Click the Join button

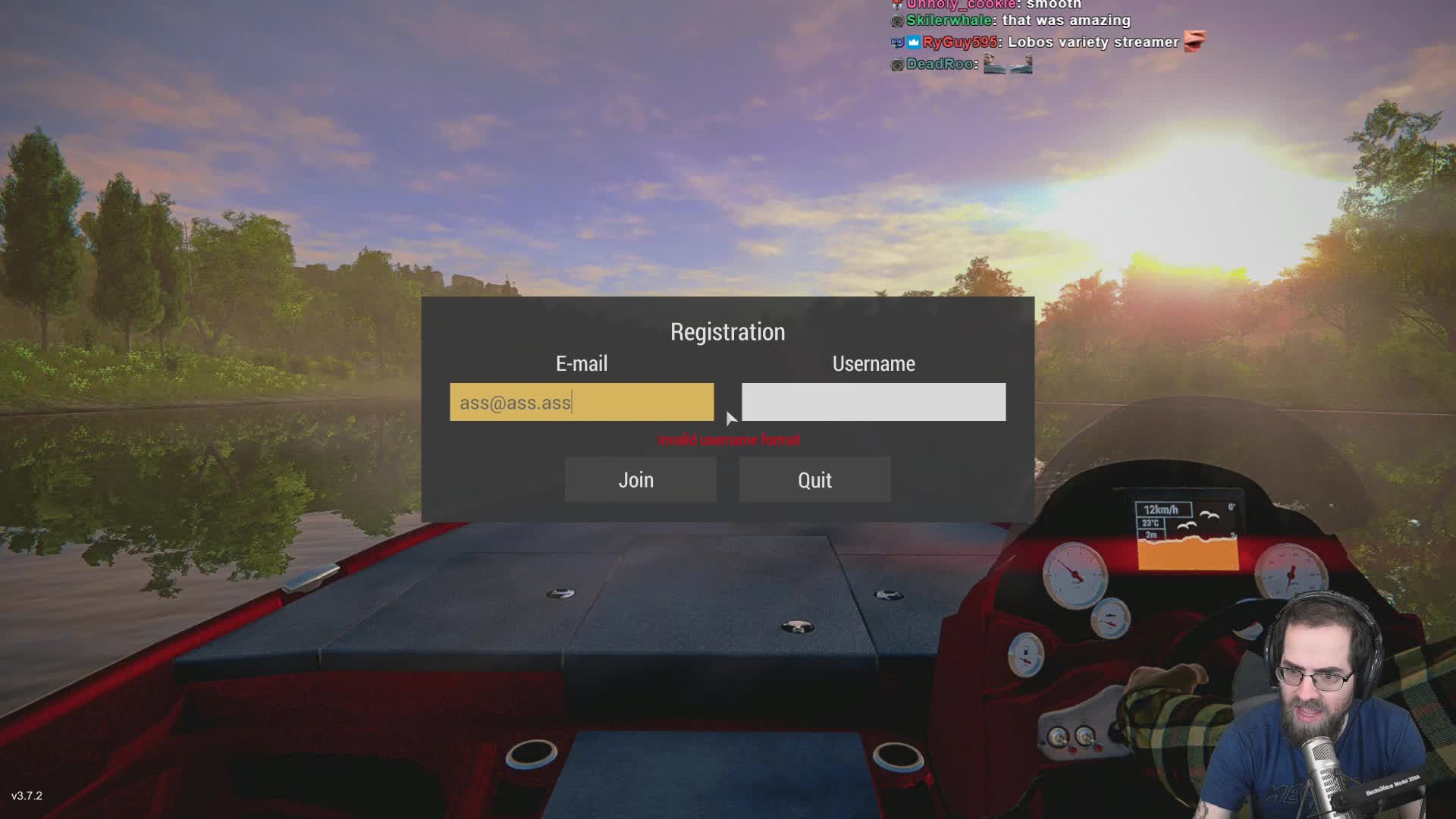[640, 479]
